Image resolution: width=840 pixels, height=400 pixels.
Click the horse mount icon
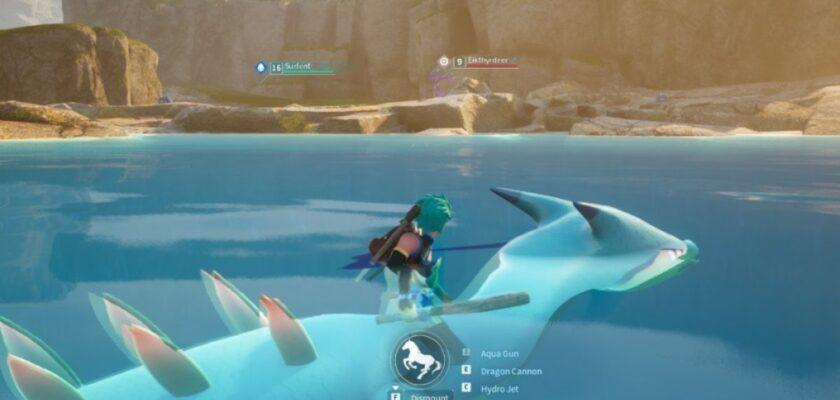click(420, 360)
